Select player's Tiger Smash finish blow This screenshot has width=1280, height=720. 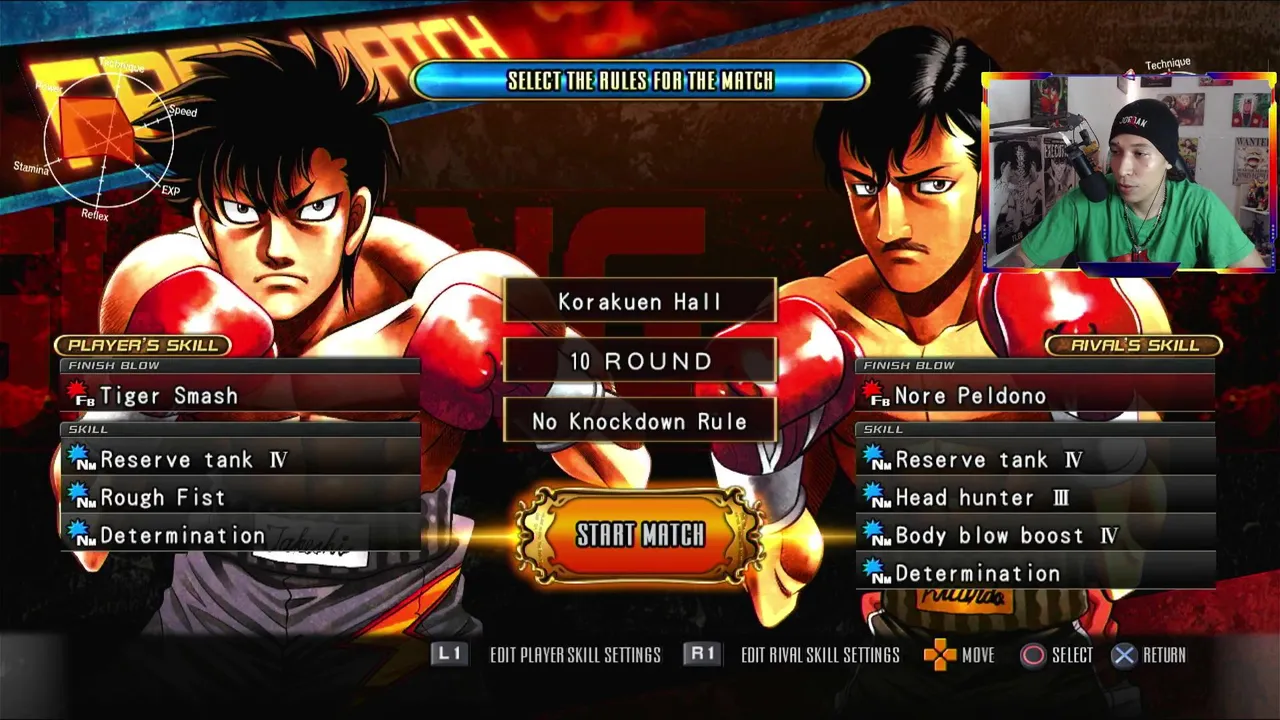click(240, 396)
